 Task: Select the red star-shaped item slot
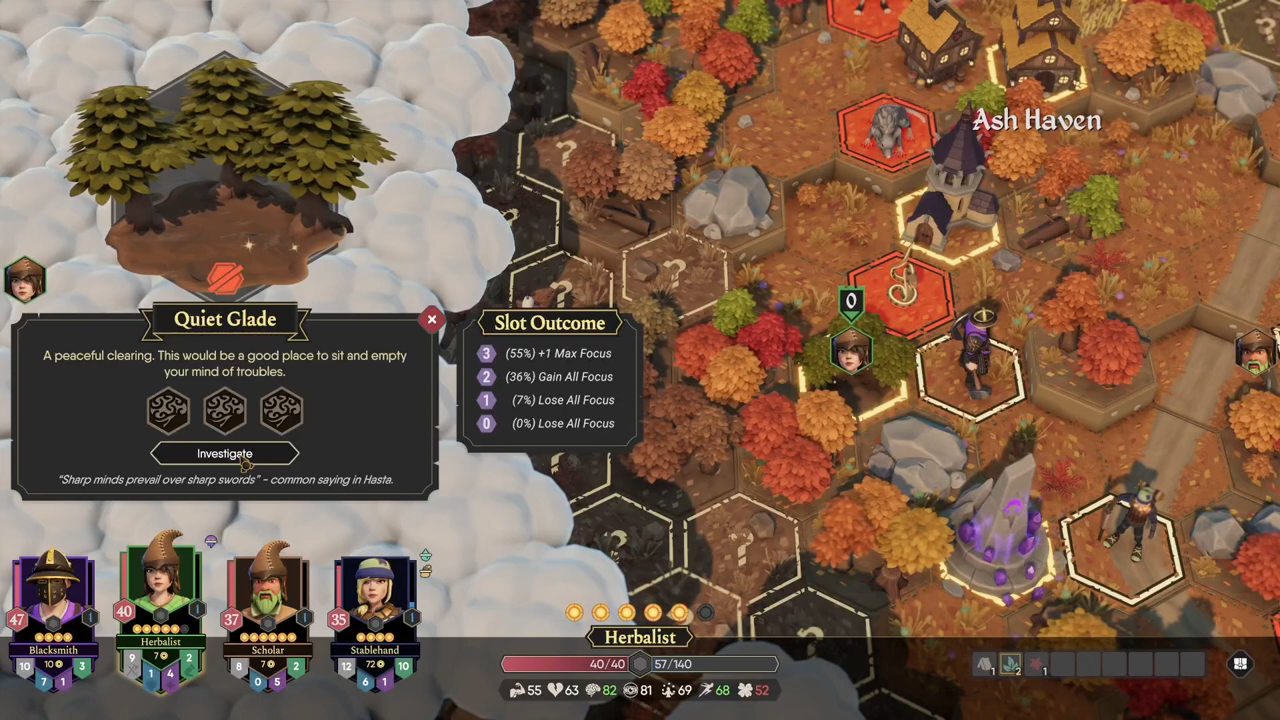tap(1037, 664)
